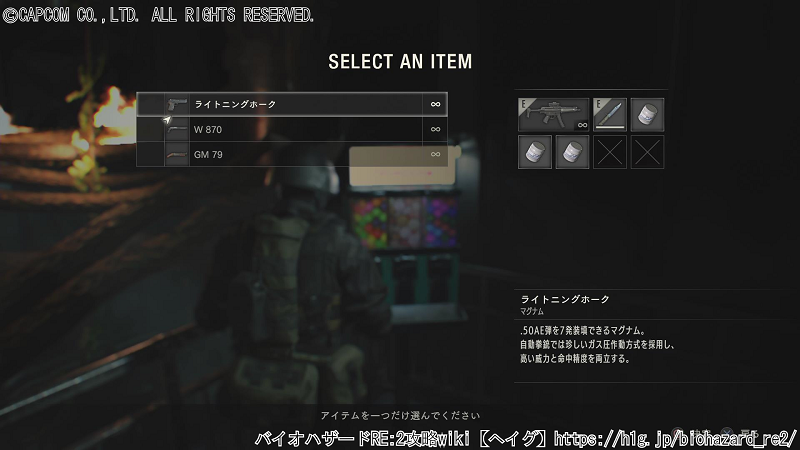
Task: Select the ライトニングホーク magnum entry
Action: [290, 104]
